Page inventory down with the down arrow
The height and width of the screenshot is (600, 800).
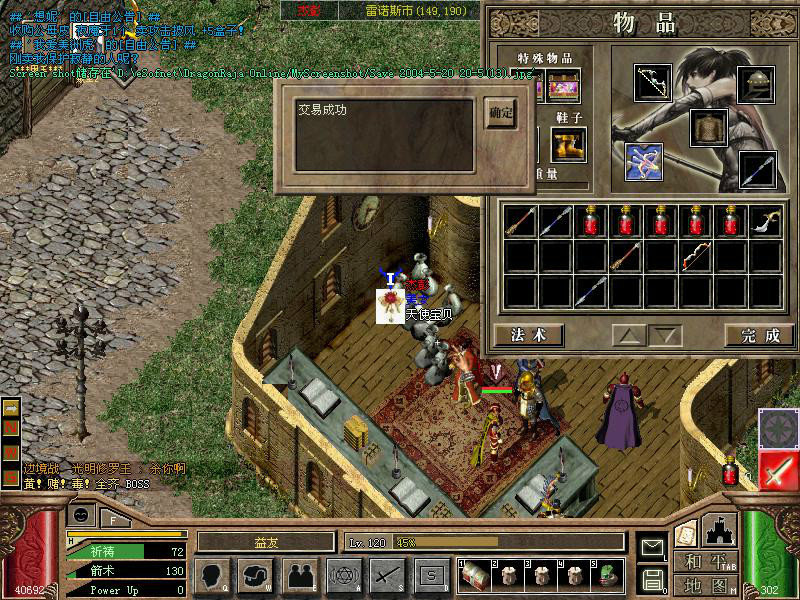click(x=664, y=335)
